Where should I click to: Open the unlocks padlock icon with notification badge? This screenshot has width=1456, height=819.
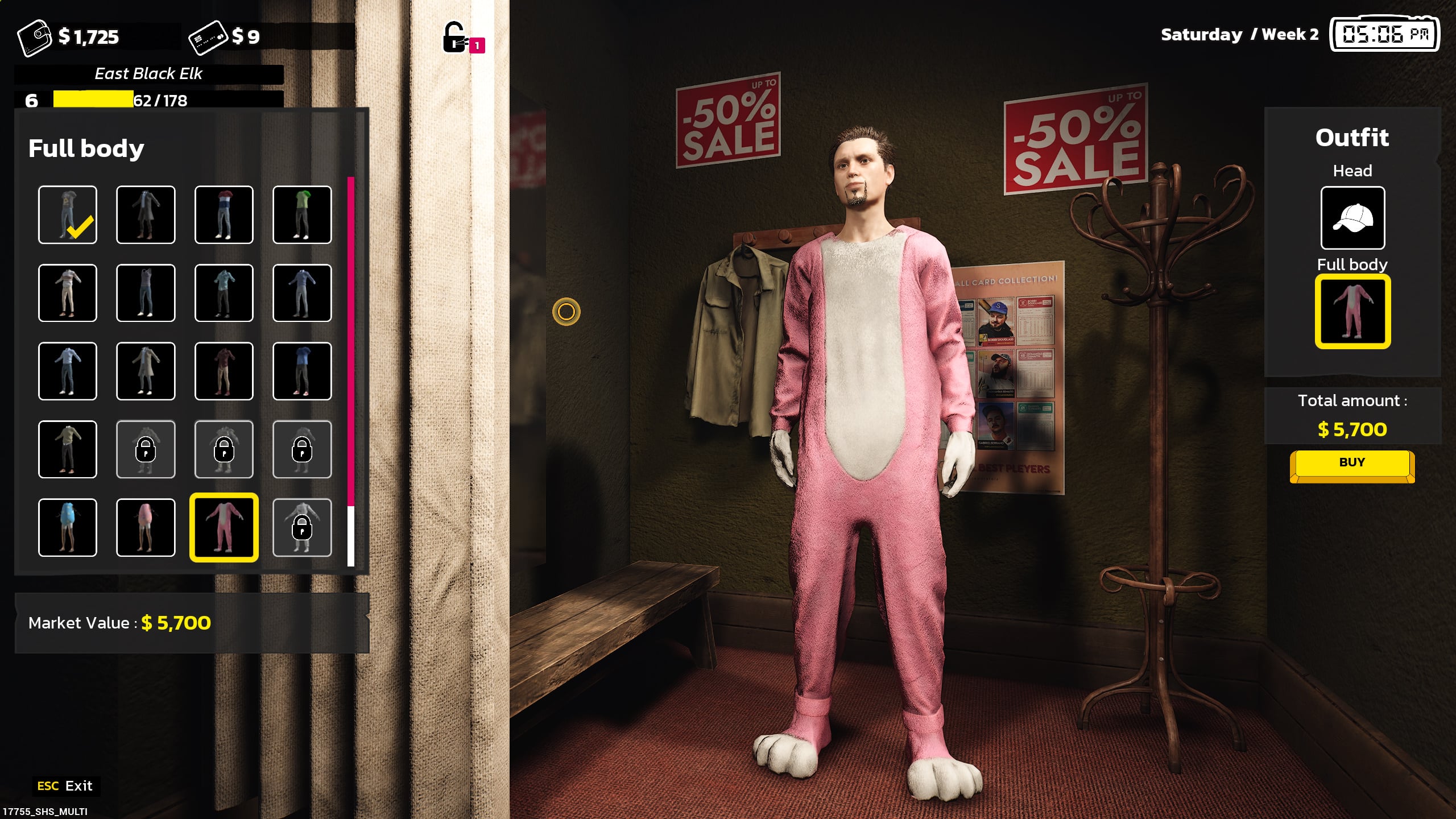(455, 38)
